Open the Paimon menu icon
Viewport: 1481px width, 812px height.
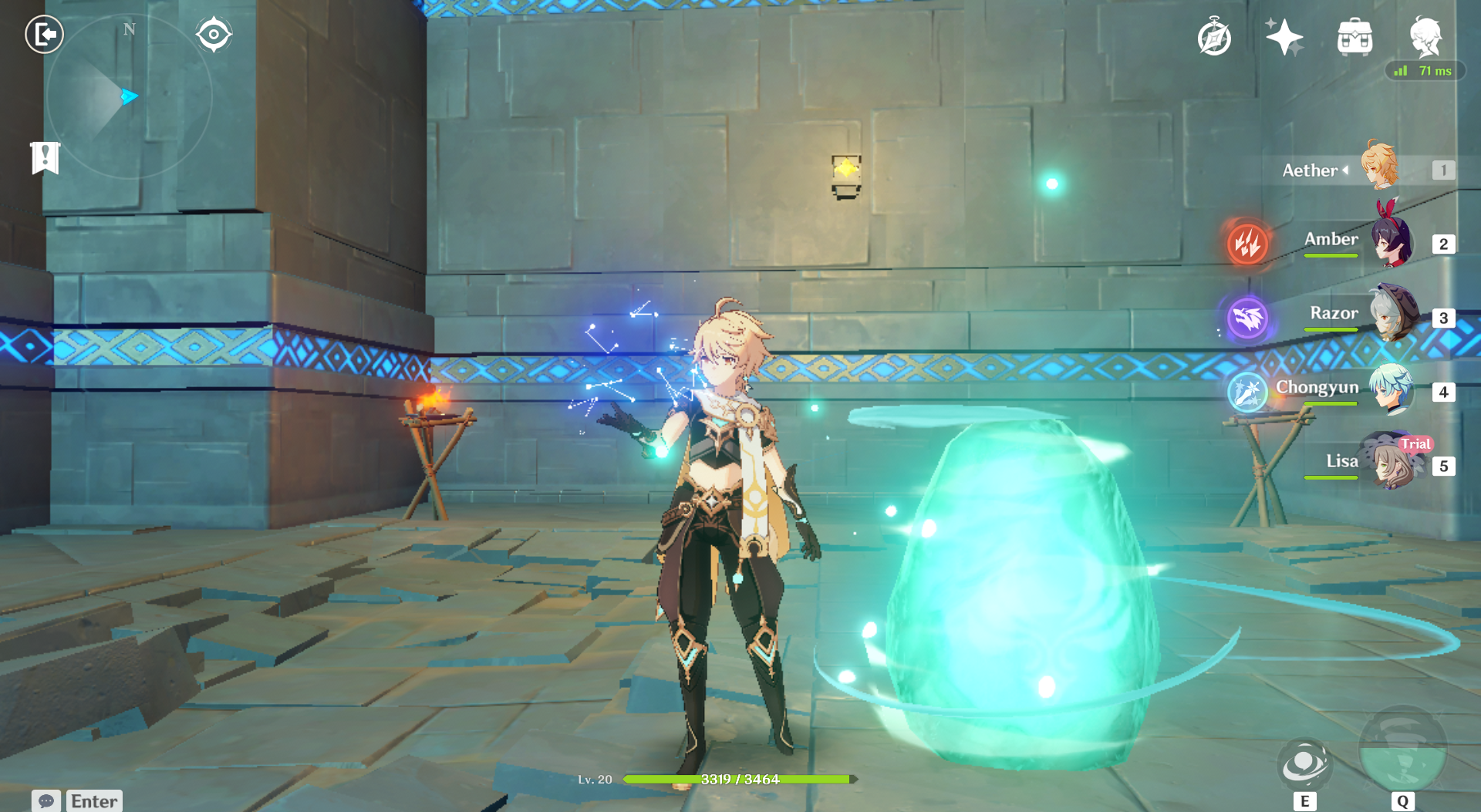pos(1425,36)
